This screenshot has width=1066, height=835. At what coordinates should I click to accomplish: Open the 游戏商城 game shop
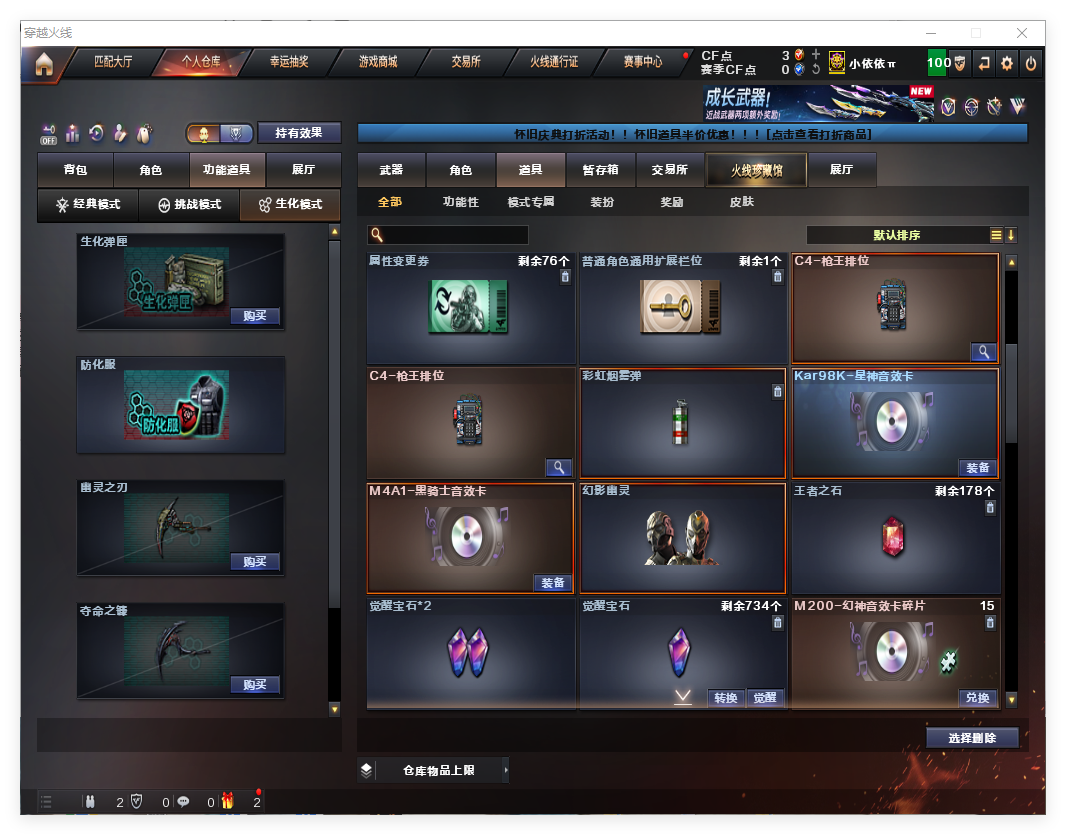(x=378, y=62)
